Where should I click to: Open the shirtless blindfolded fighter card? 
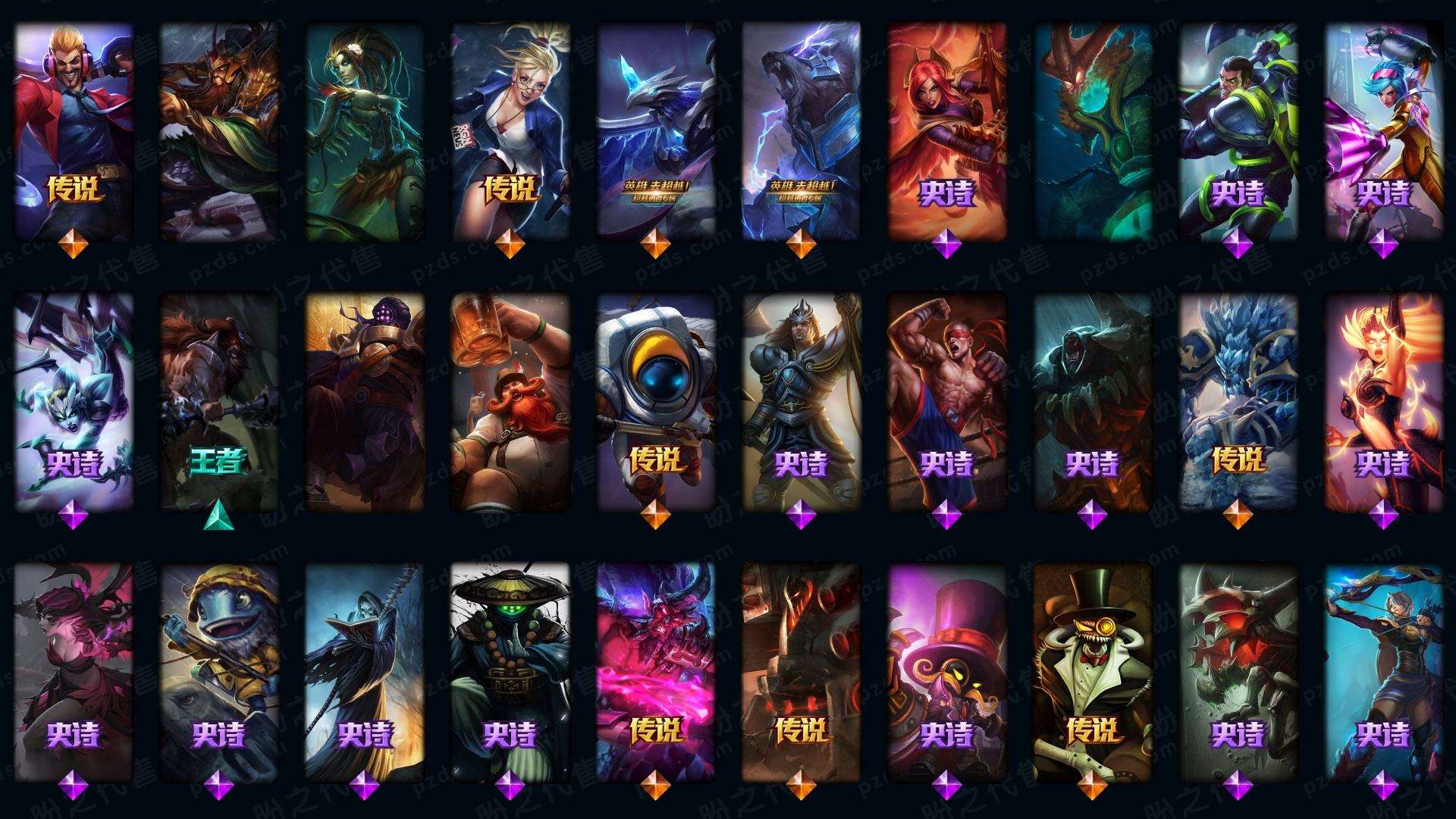pyautogui.click(x=946, y=402)
